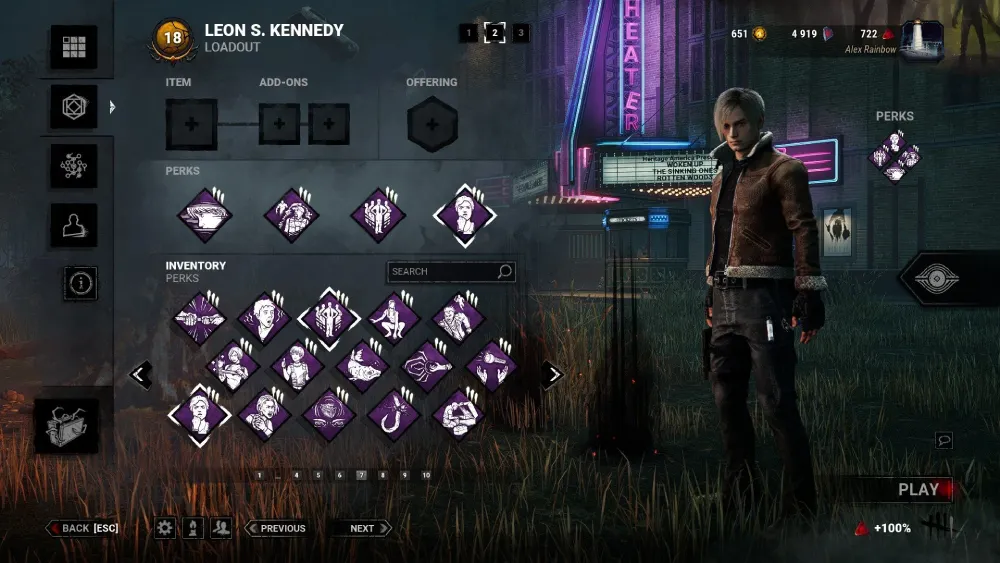Go back with the Back button

pyautogui.click(x=82, y=528)
